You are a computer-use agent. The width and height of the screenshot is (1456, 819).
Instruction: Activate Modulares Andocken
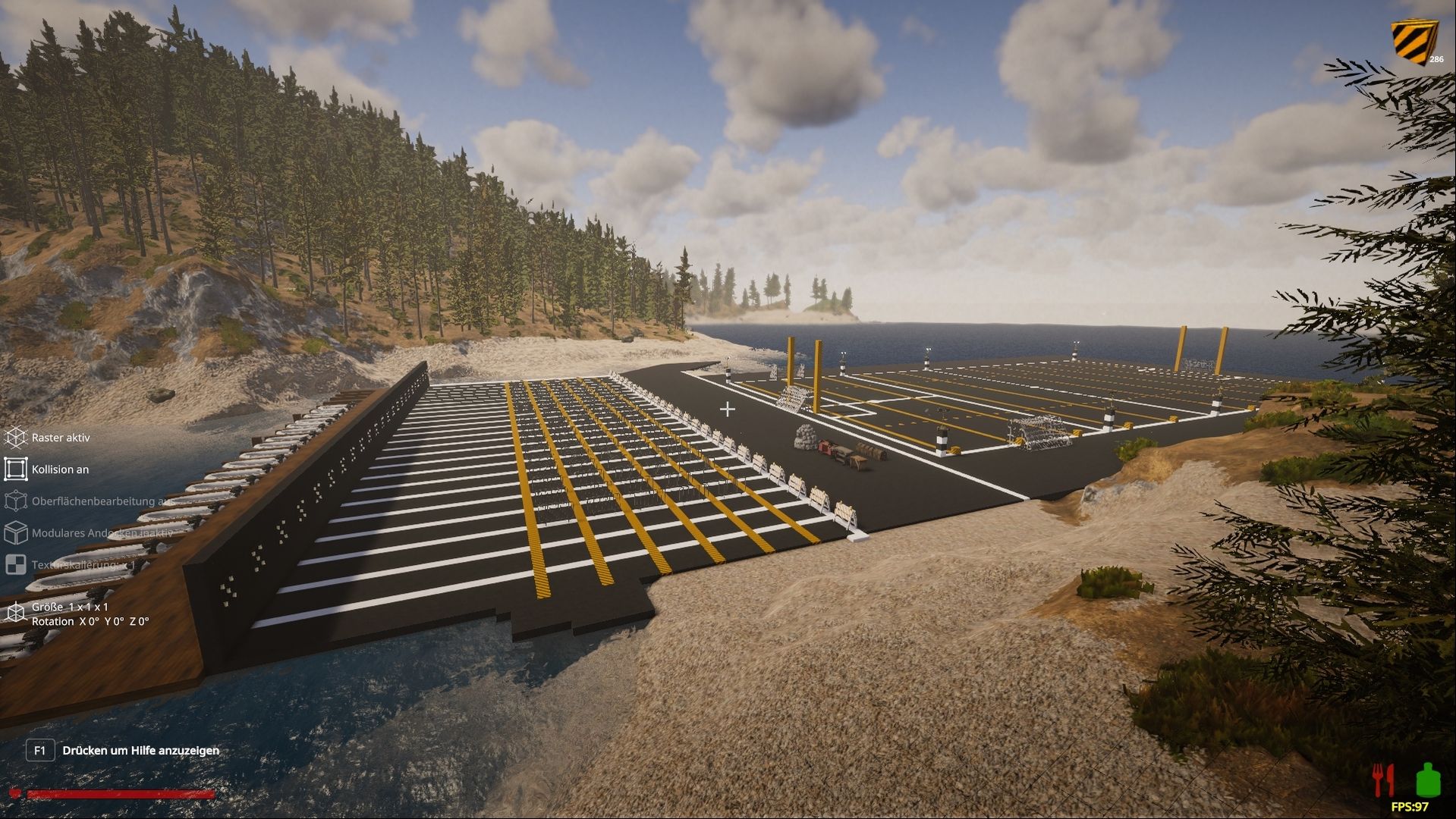coord(16,533)
